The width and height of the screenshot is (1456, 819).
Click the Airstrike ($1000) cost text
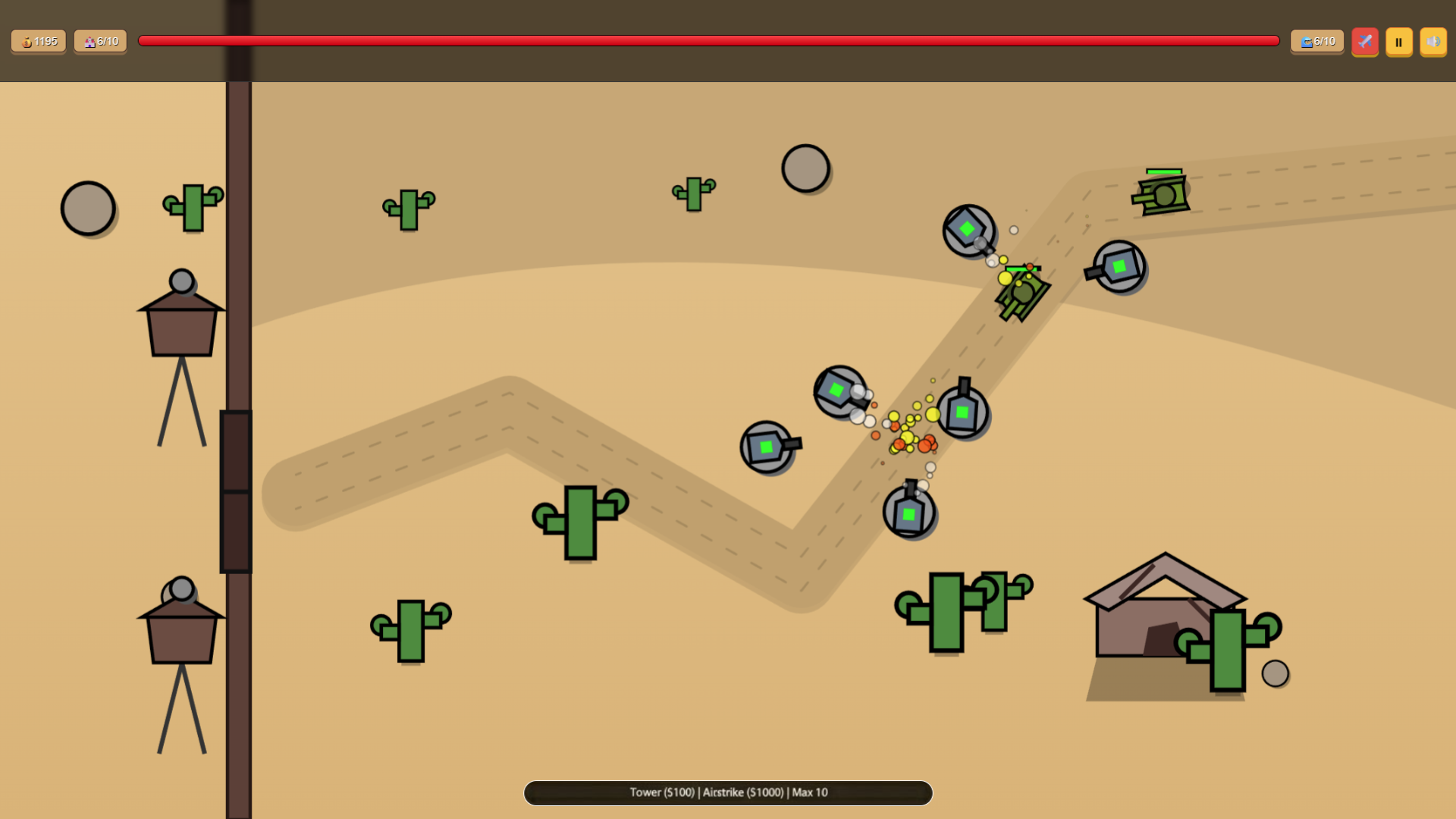pos(741,792)
